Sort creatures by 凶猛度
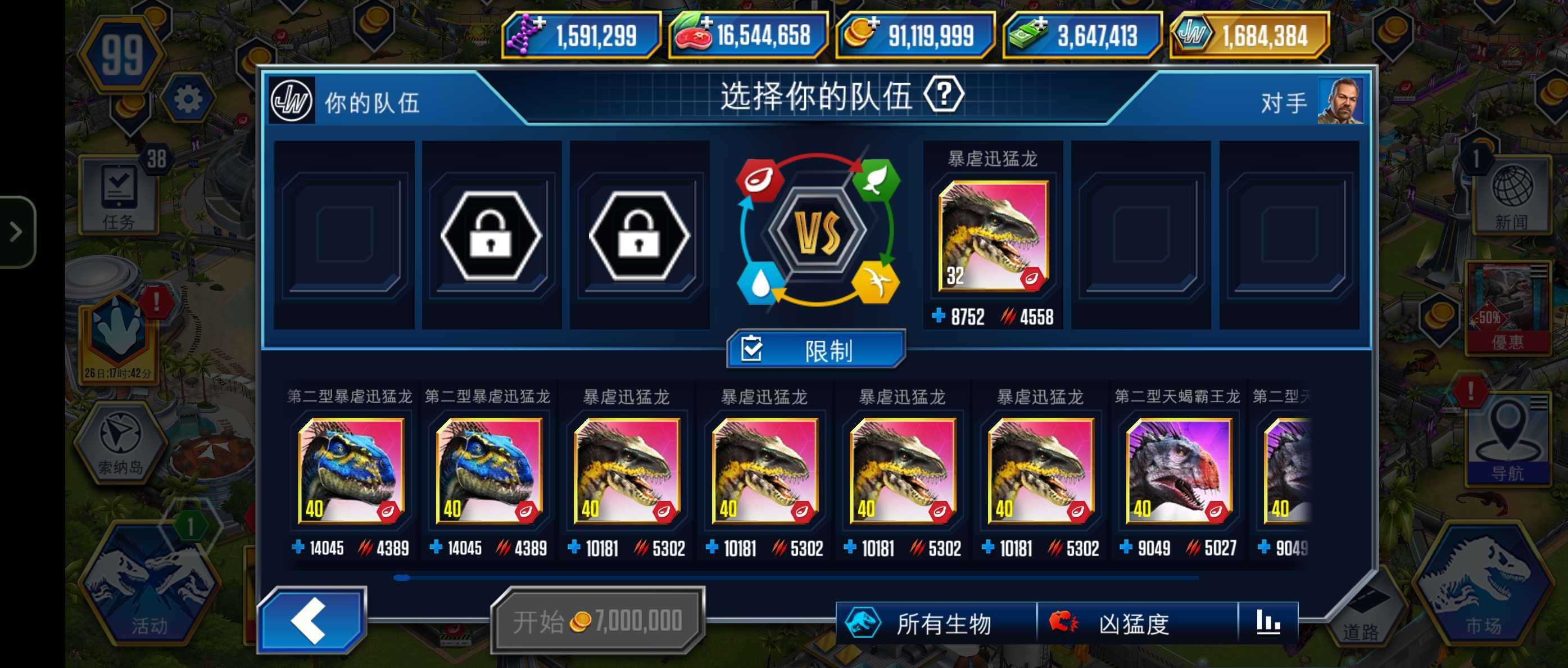Image resolution: width=1568 pixels, height=668 pixels. (x=1136, y=624)
